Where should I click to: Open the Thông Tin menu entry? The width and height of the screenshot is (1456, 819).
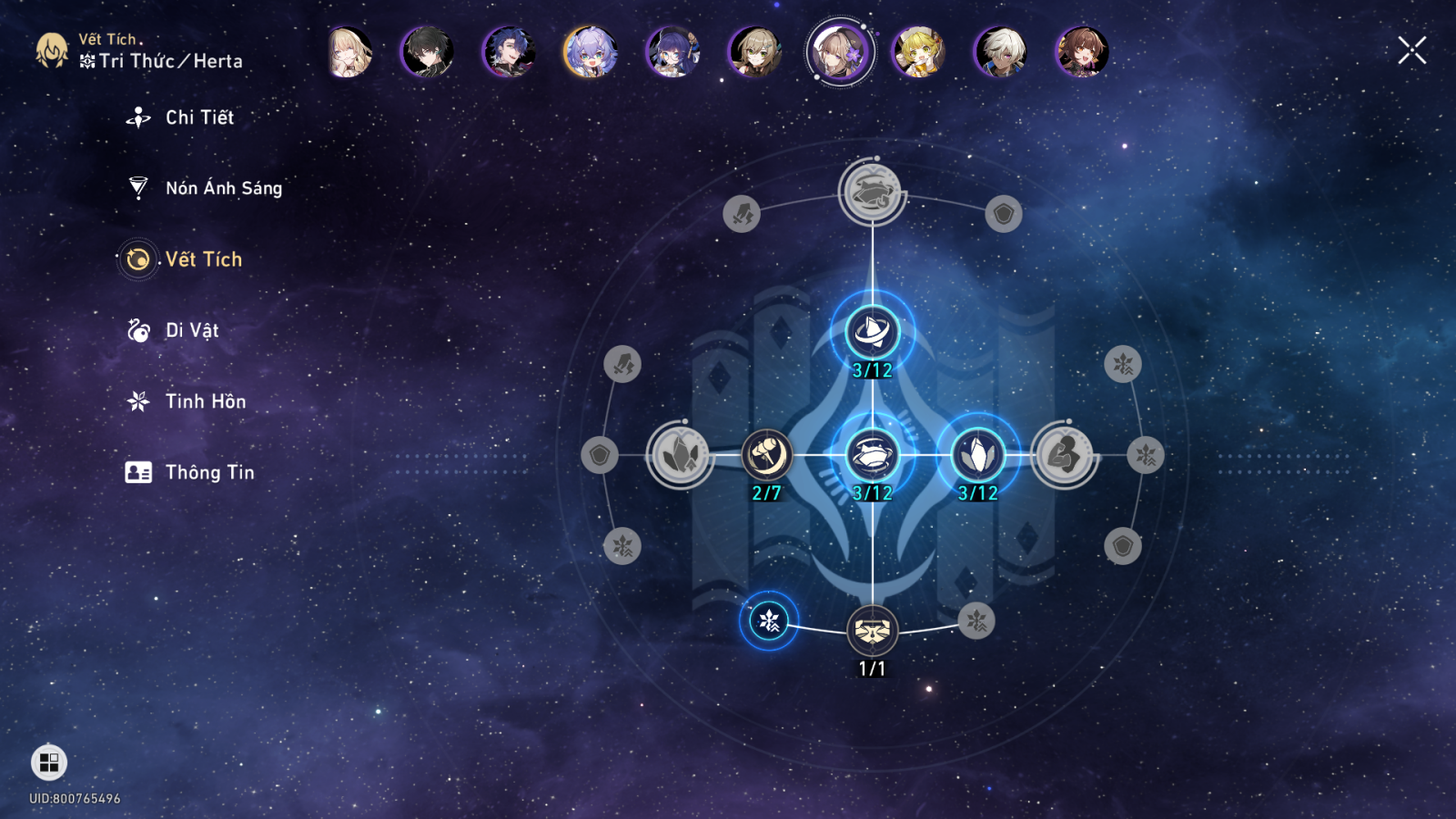point(209,472)
